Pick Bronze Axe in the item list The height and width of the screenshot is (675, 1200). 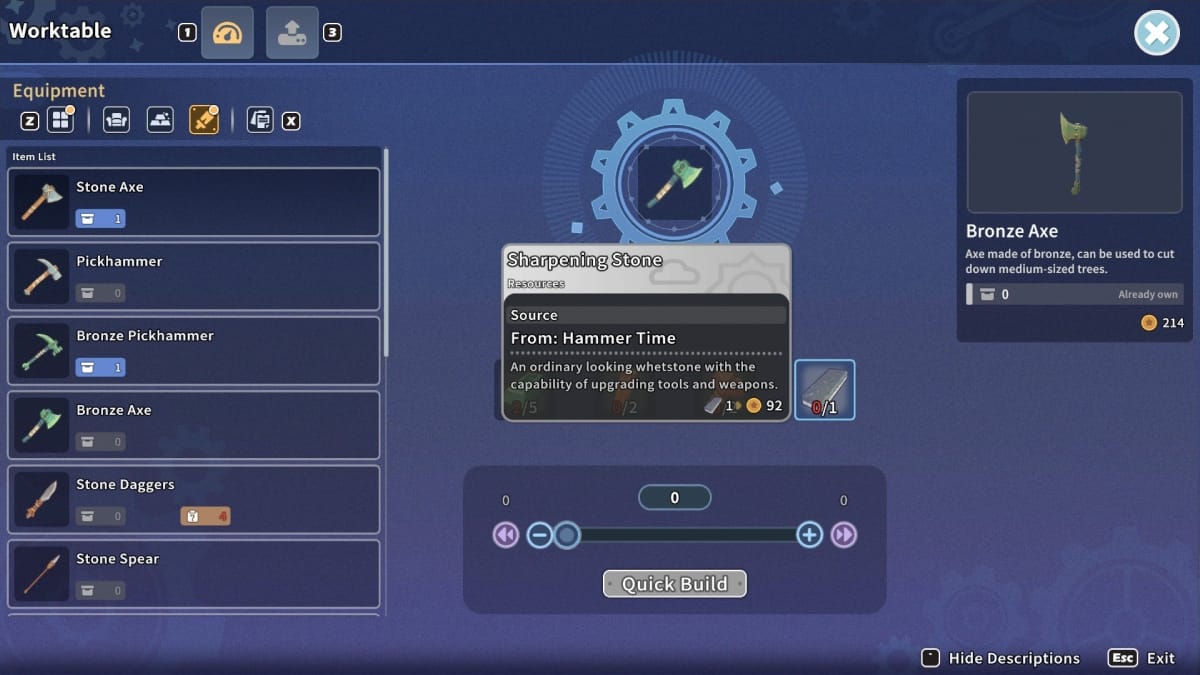(x=194, y=425)
